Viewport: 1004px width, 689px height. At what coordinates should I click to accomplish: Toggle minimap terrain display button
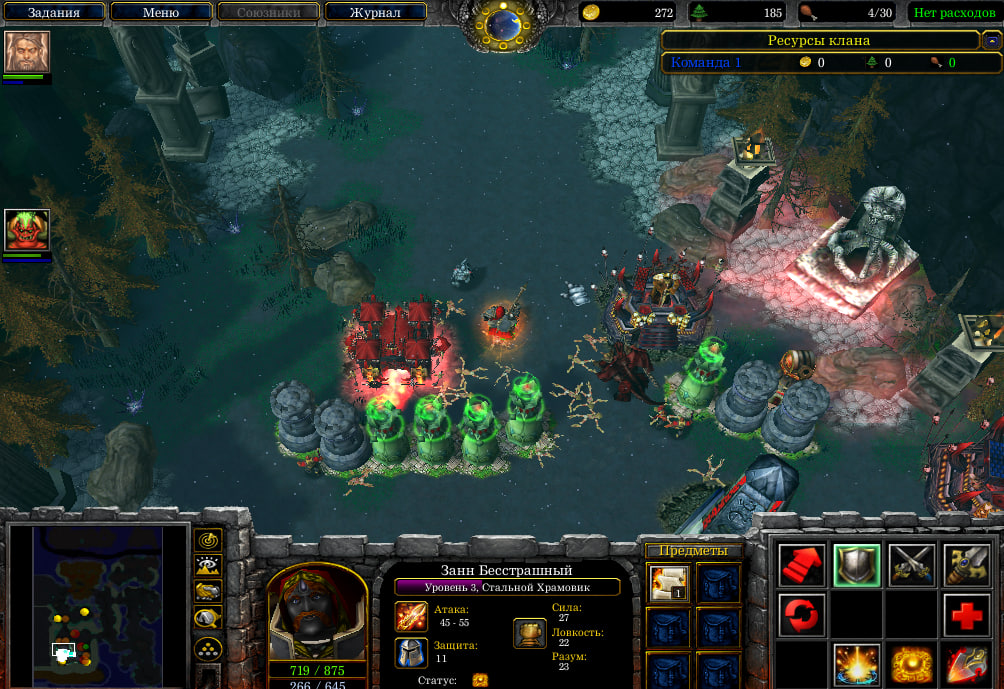click(x=208, y=566)
